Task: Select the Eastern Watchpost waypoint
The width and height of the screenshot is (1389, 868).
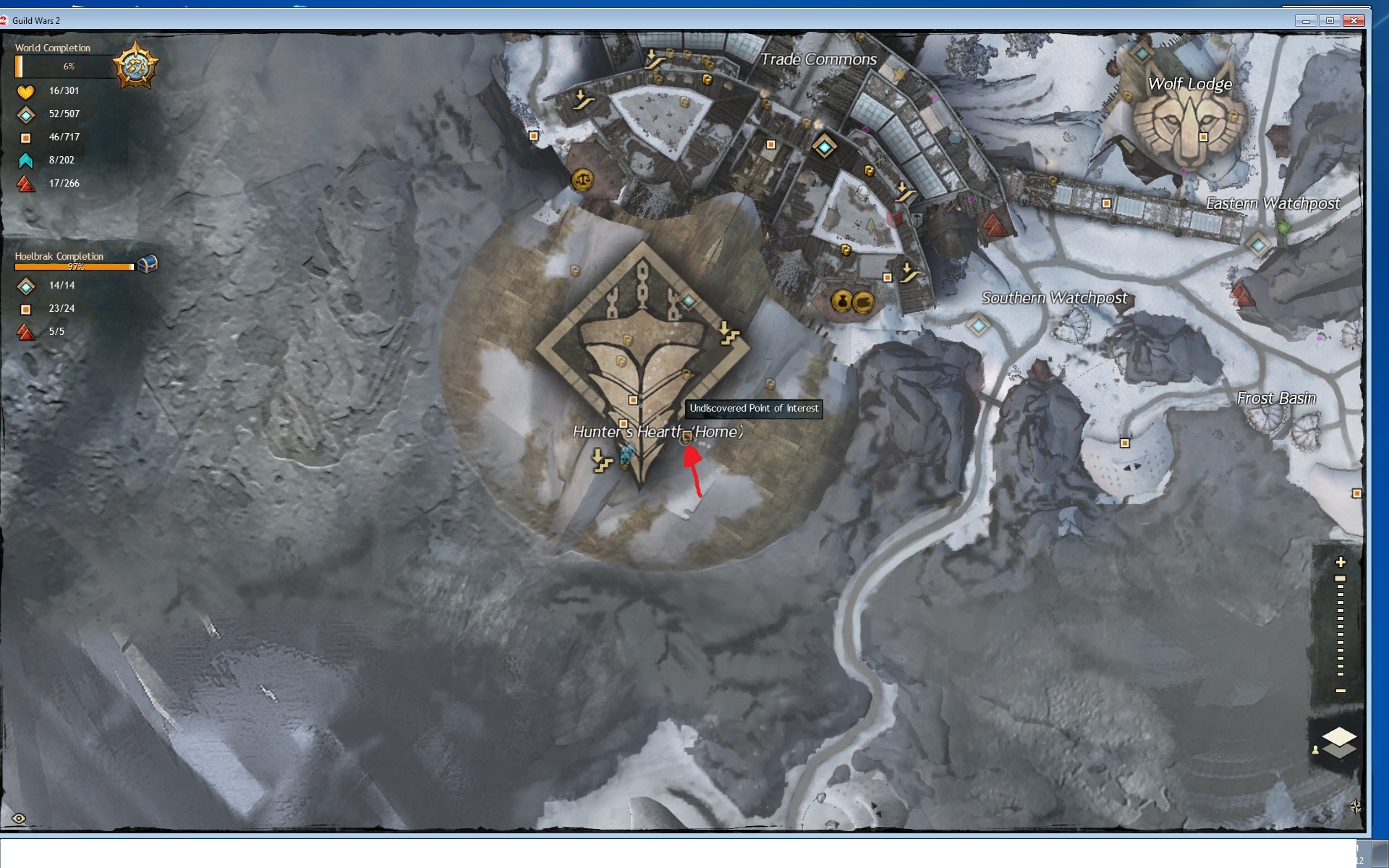Action: tap(1258, 245)
